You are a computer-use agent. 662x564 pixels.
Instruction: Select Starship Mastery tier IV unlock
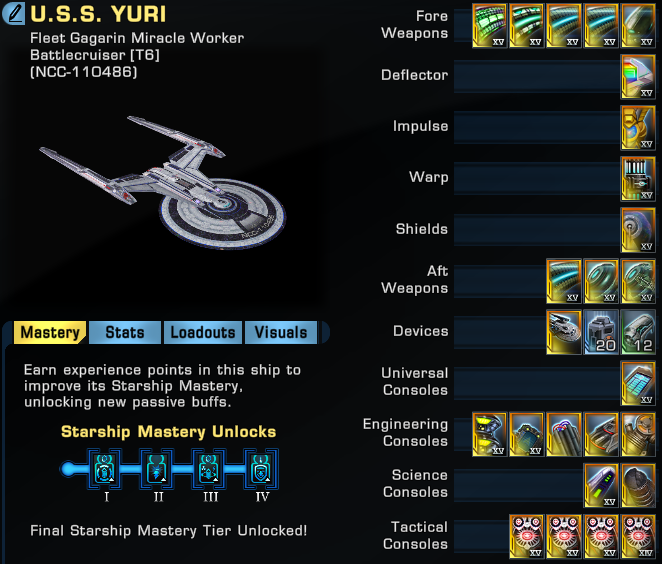point(262,467)
